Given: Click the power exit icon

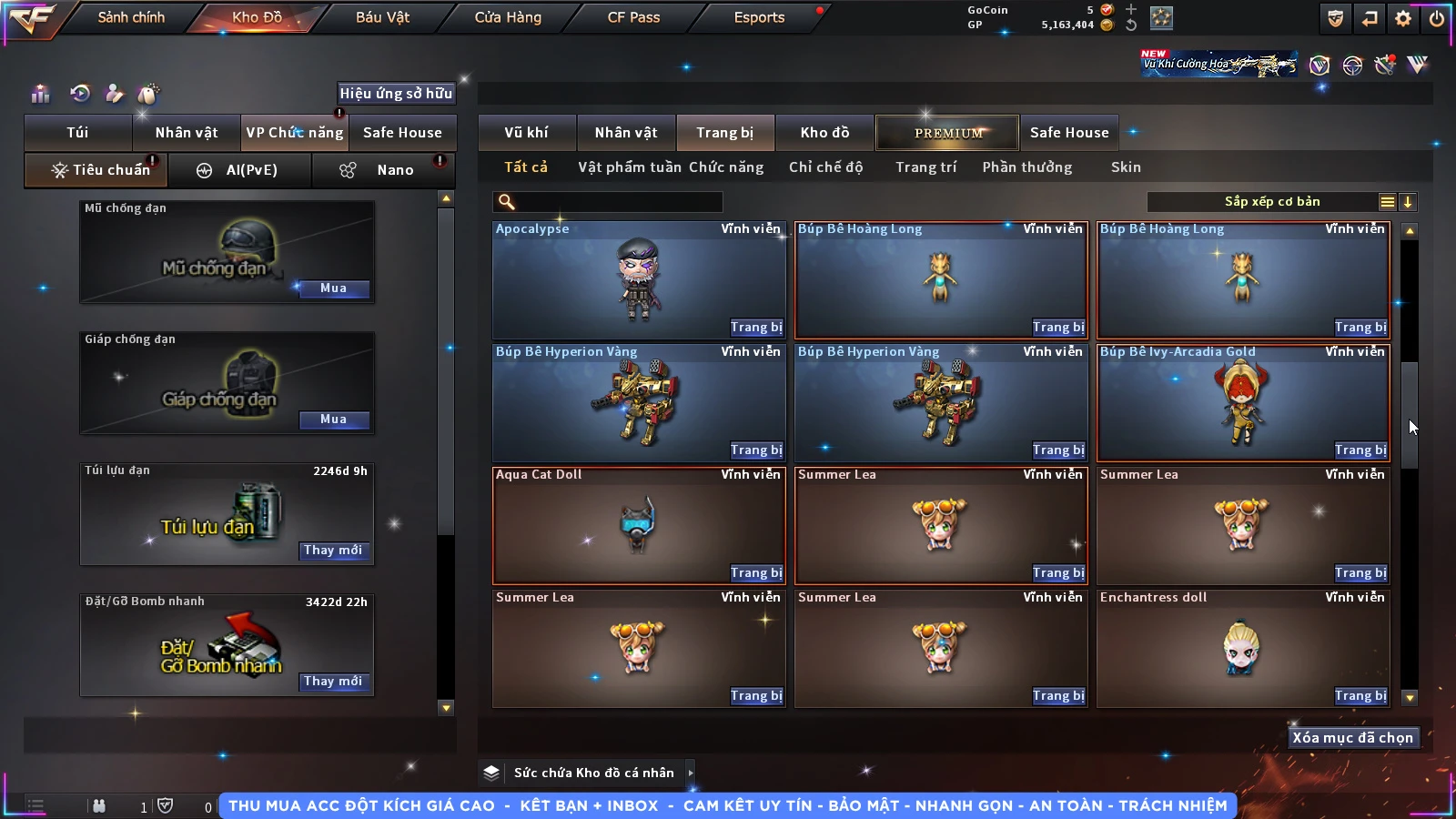Looking at the screenshot, I should [1437, 18].
